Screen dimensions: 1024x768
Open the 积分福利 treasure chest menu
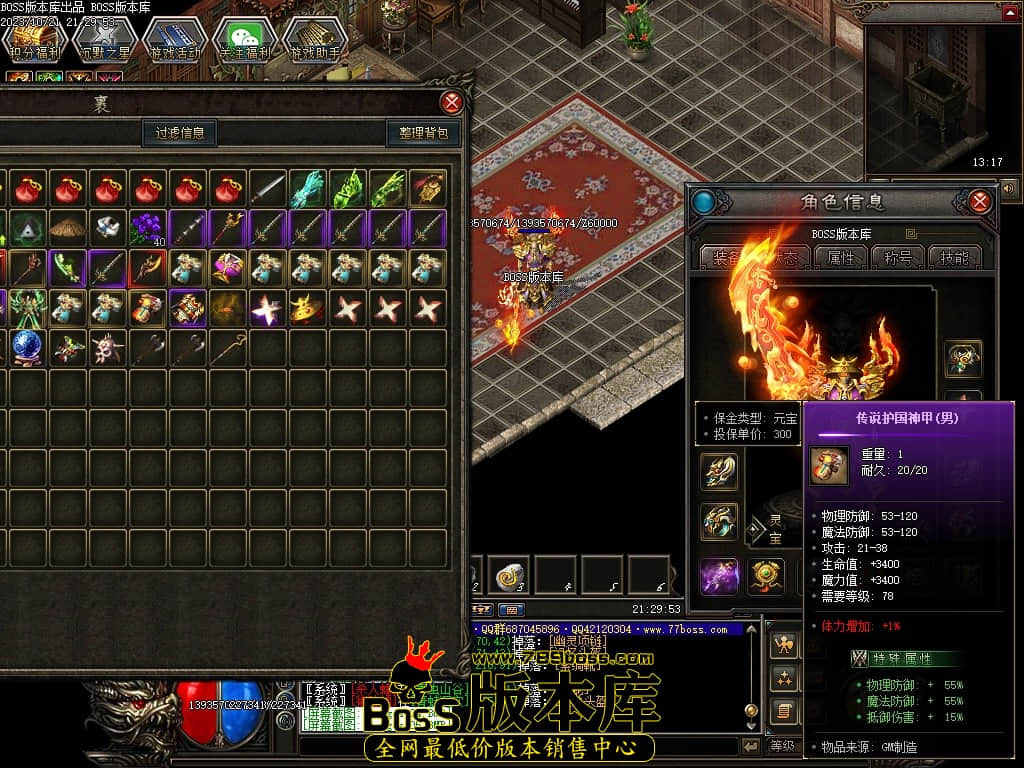click(x=34, y=41)
